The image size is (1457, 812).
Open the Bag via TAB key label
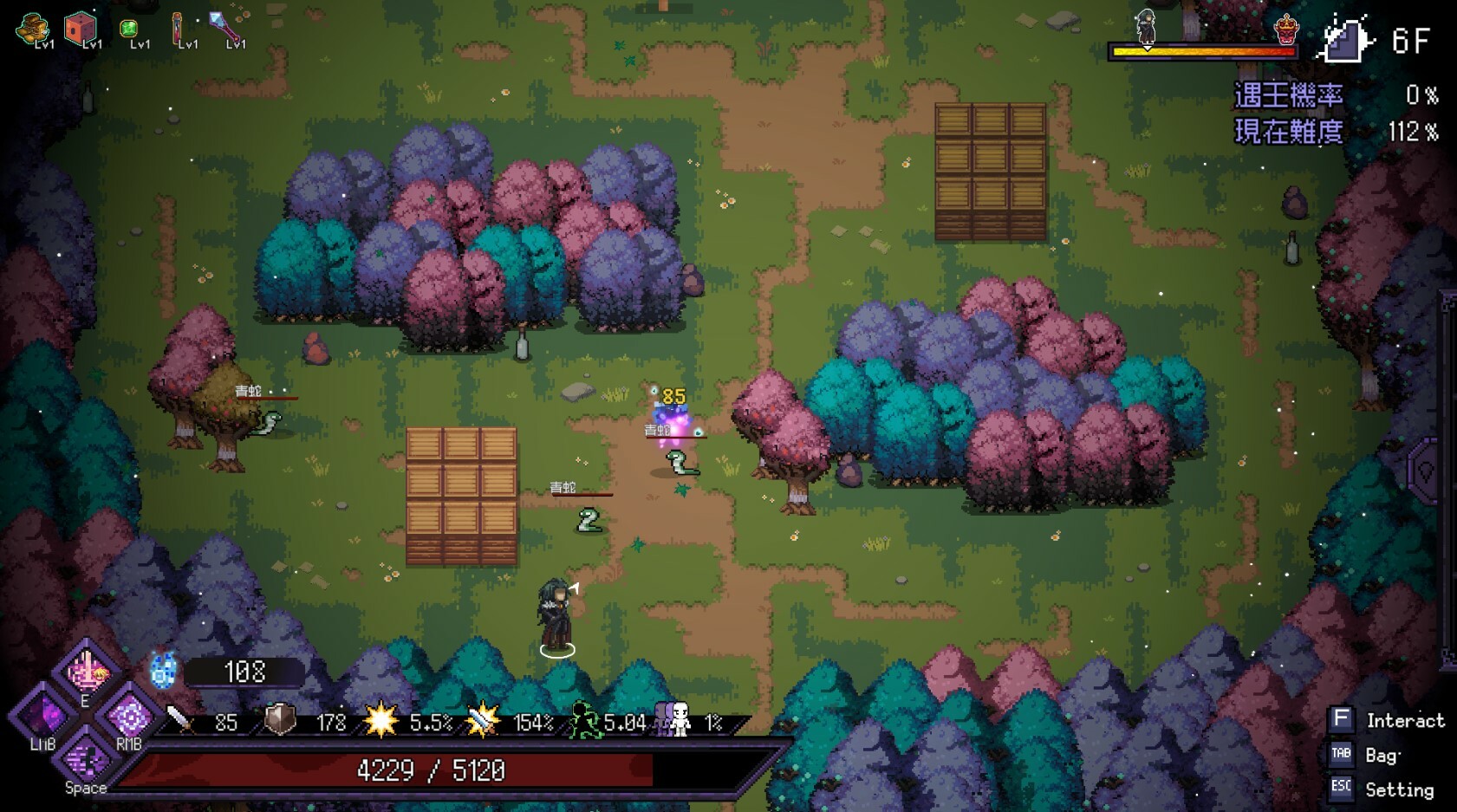[1340, 755]
